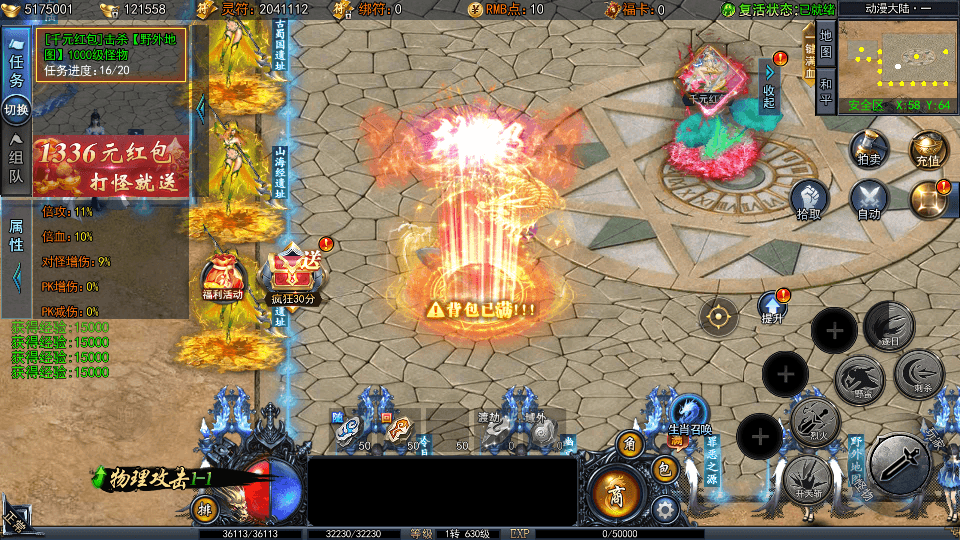Open the minimap of 动漫大陆
The image size is (960, 540).
(898, 60)
